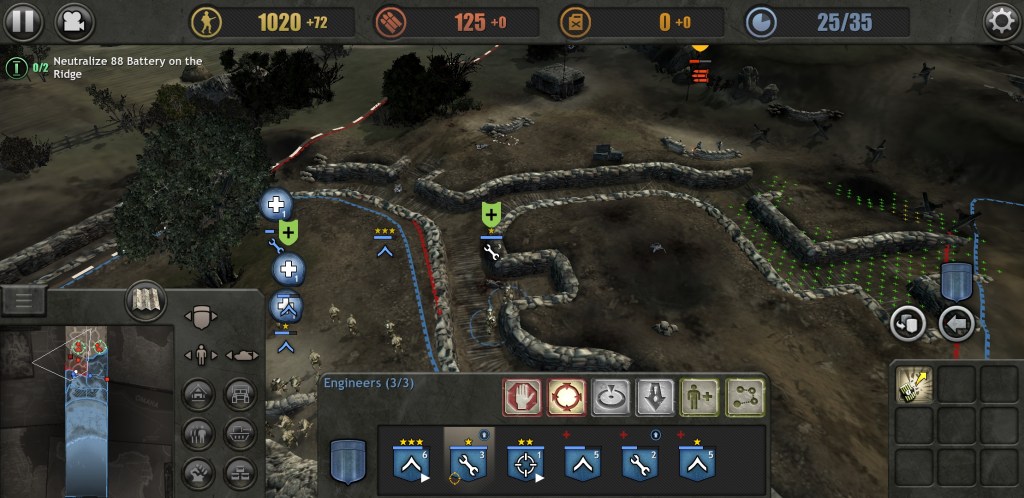Viewport: 1024px width, 498px height.
Task: Click the blue company shield badge
Action: 348,458
